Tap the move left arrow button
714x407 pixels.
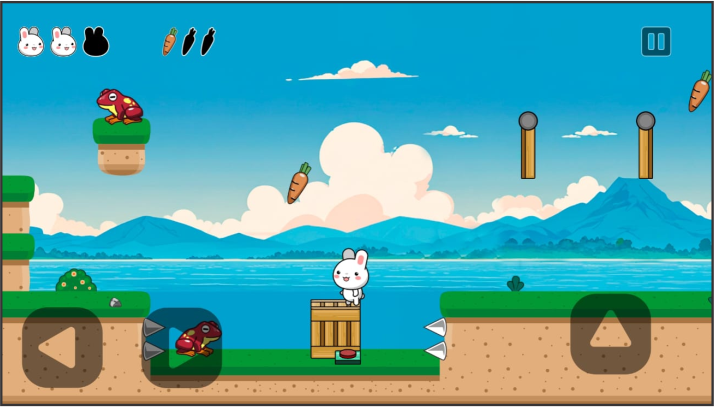coord(62,347)
